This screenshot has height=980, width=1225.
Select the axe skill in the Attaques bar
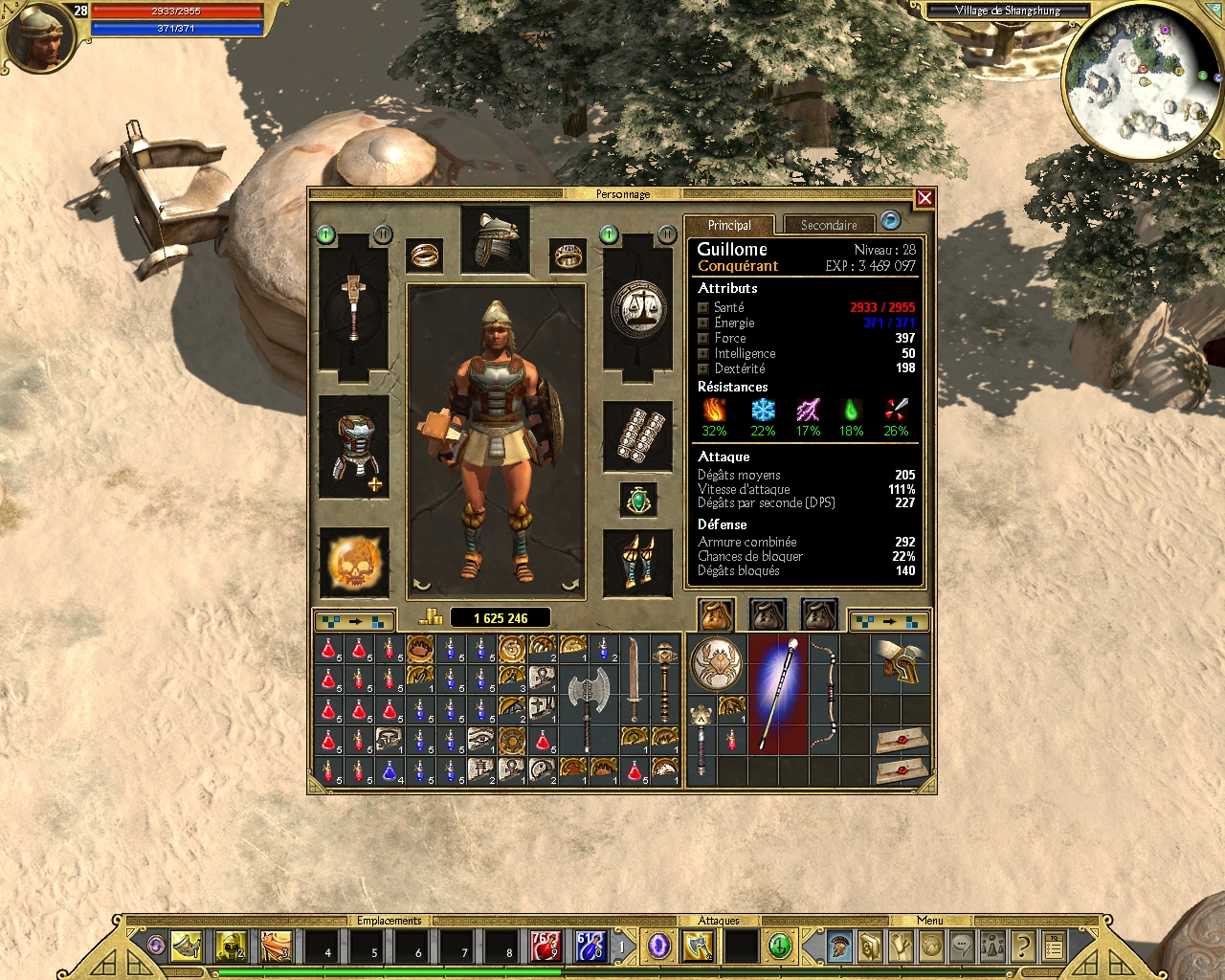(696, 946)
